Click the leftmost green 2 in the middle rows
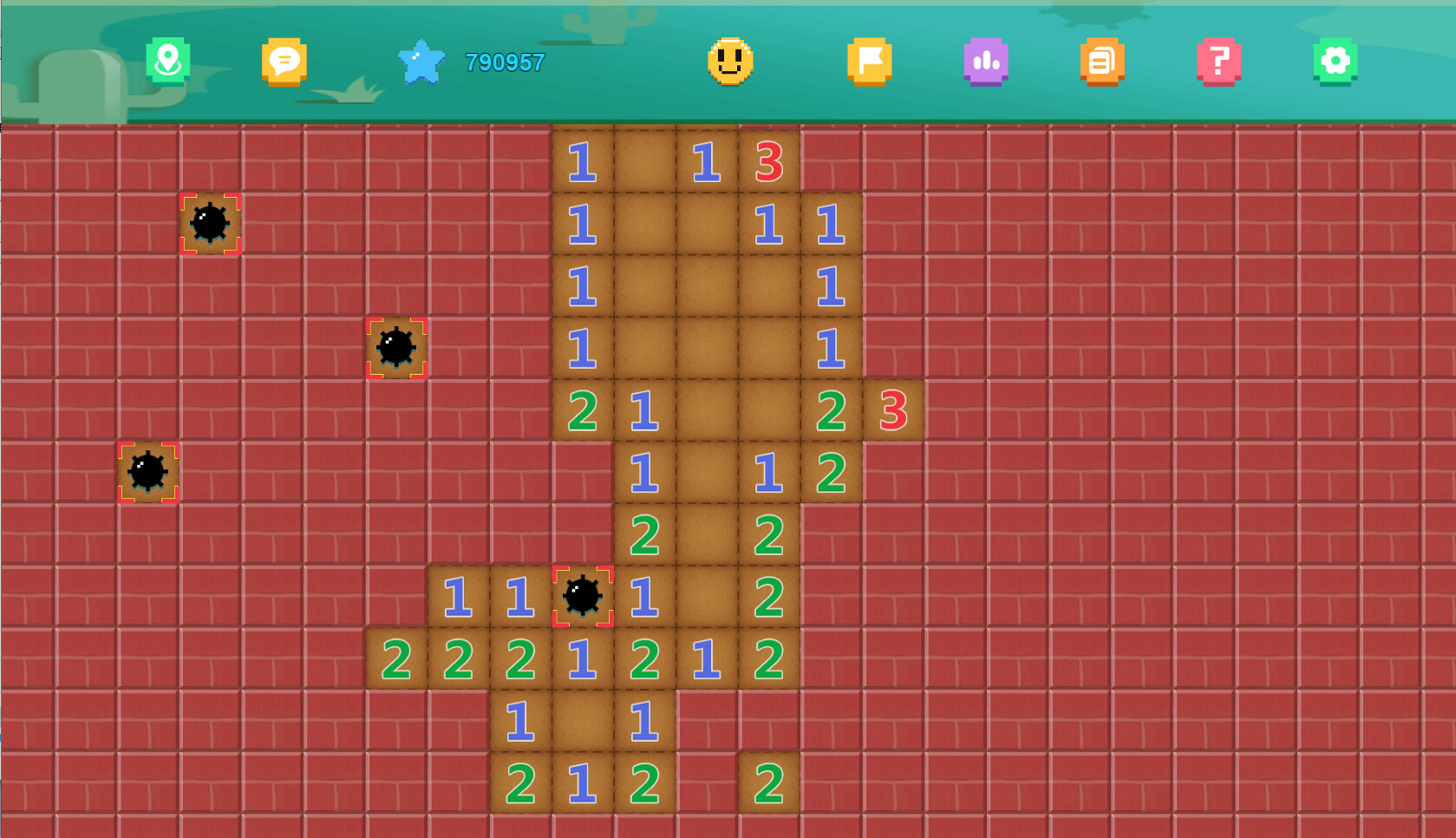 583,412
